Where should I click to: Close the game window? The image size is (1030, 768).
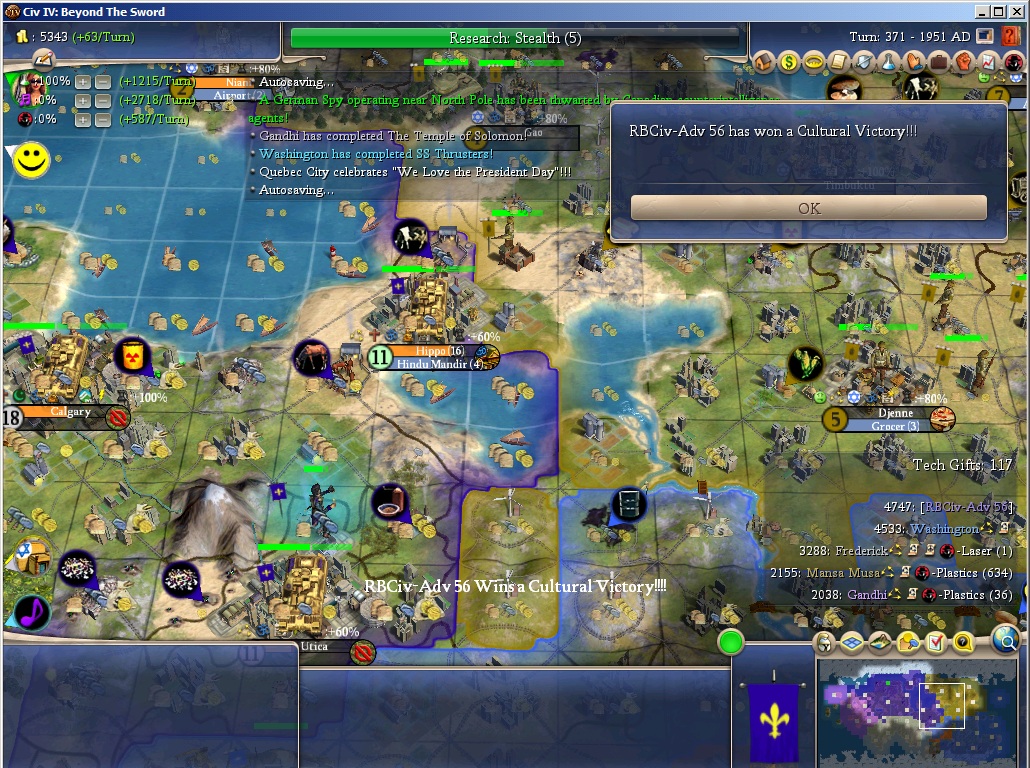(x=1015, y=12)
